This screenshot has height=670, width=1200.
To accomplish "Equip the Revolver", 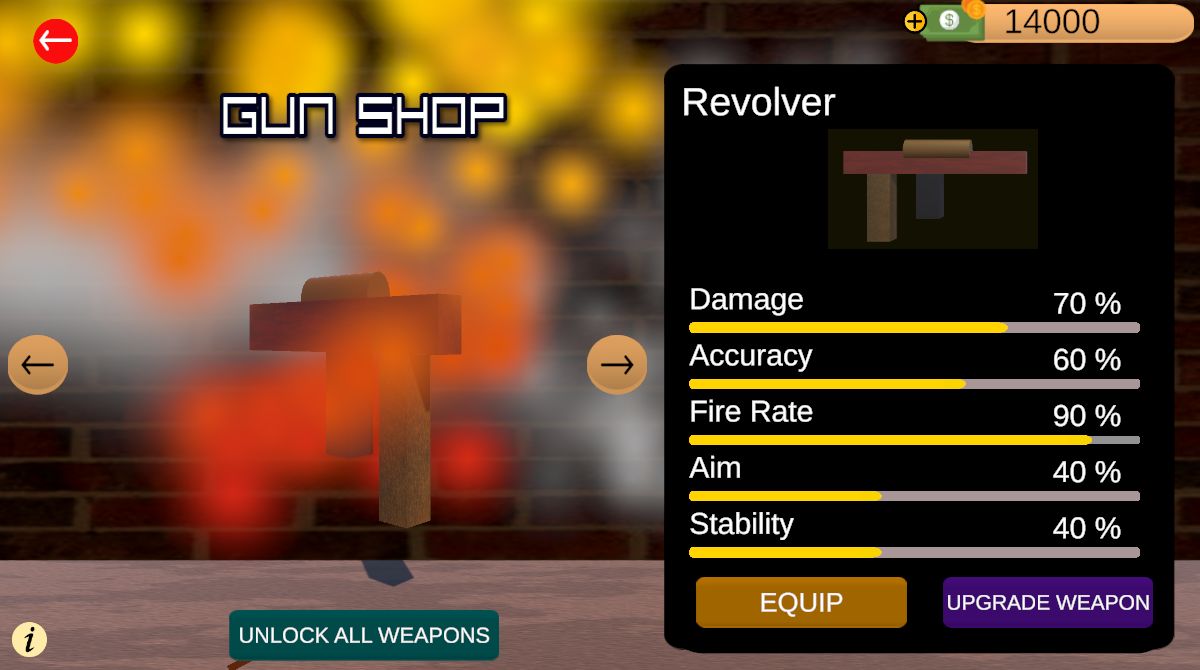I will [x=801, y=602].
